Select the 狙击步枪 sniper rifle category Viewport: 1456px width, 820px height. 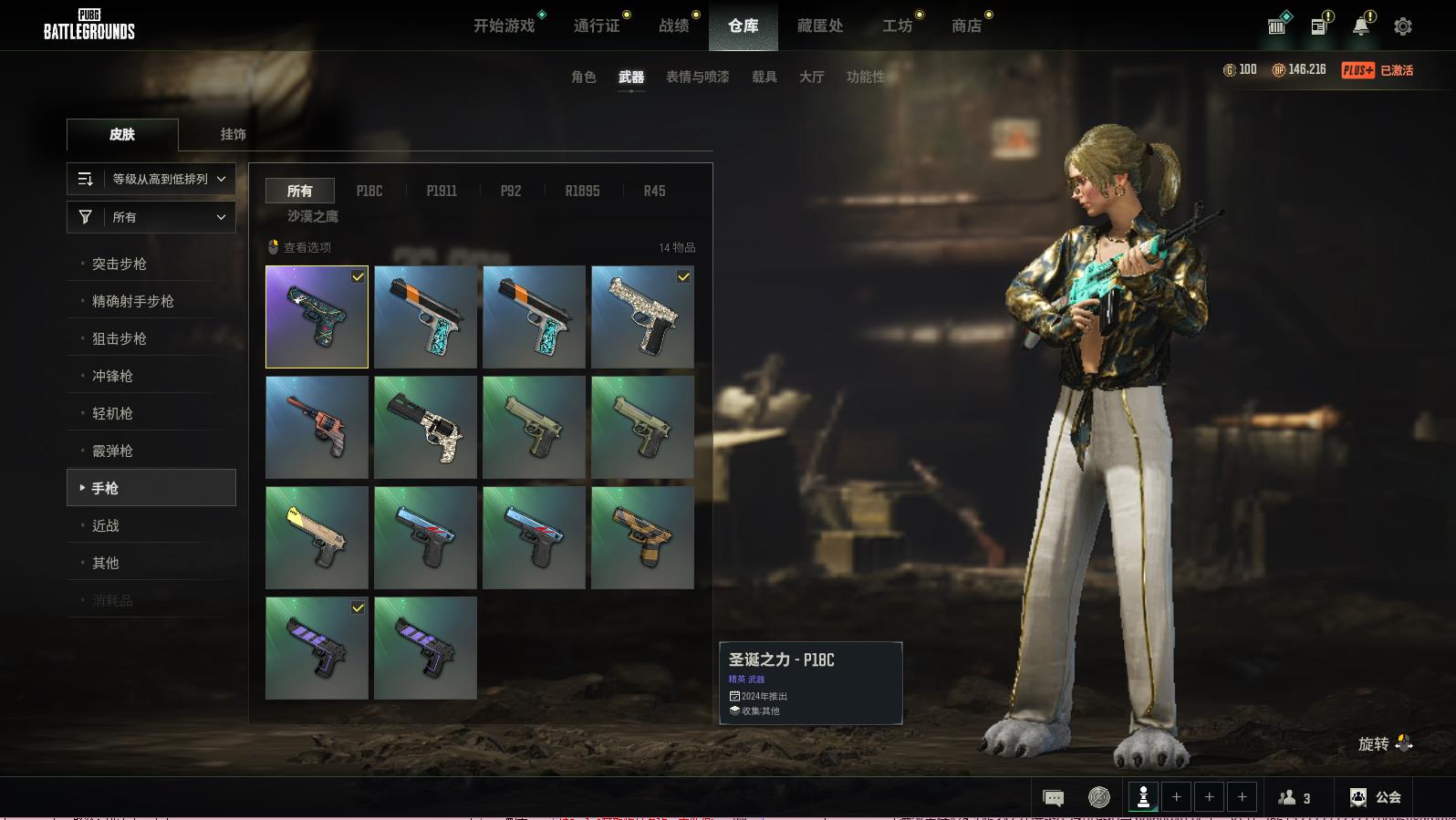point(119,338)
